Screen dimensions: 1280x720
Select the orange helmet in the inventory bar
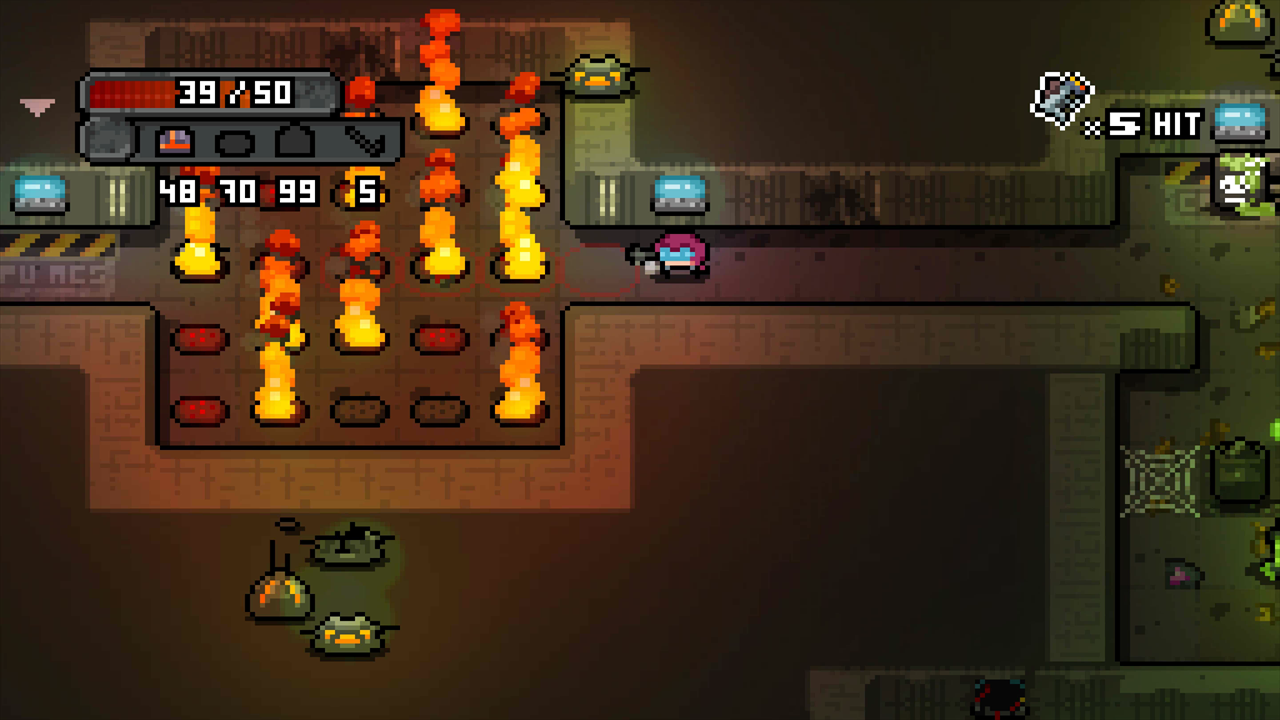[x=173, y=141]
